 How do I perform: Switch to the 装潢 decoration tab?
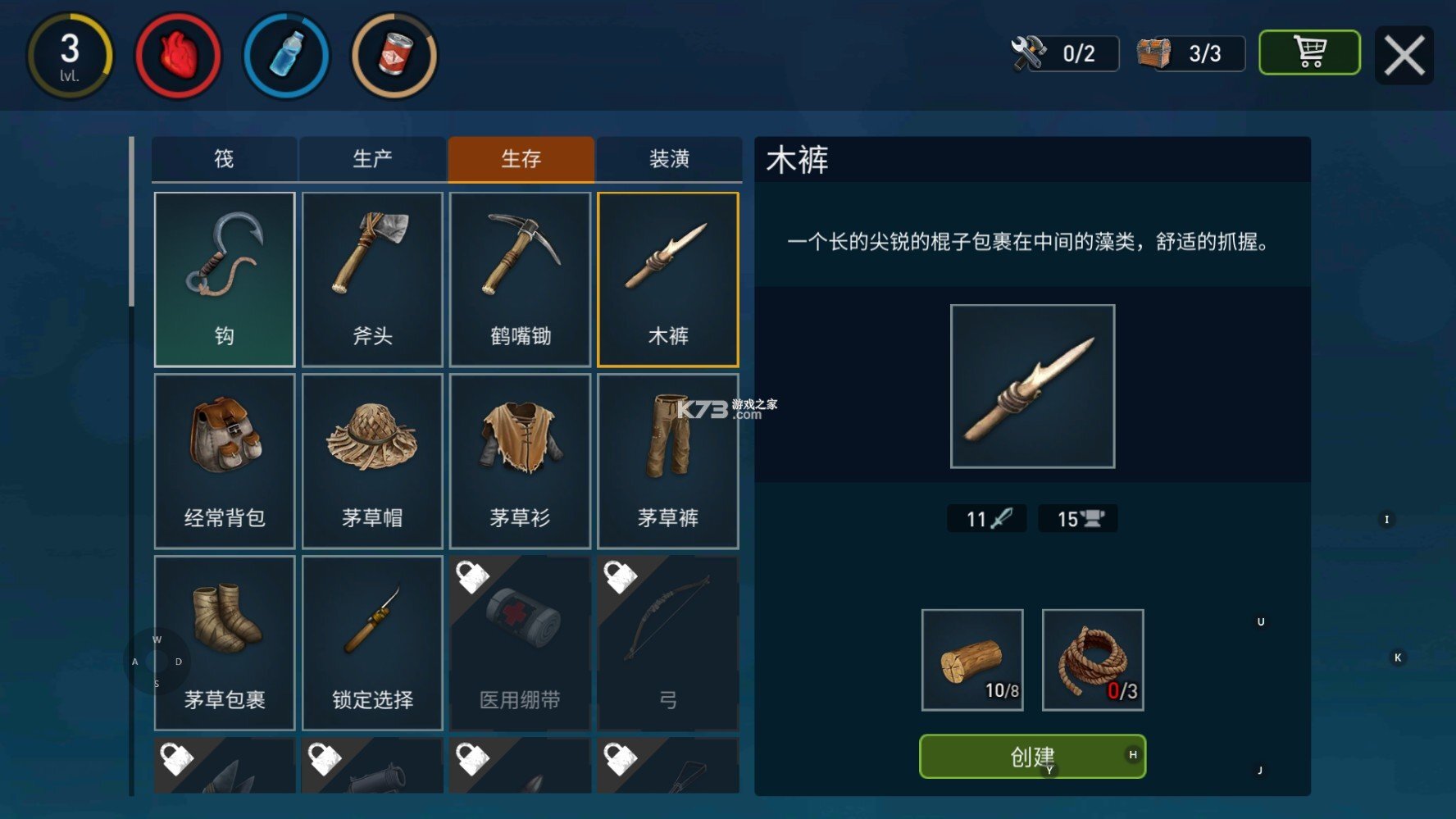pos(669,159)
